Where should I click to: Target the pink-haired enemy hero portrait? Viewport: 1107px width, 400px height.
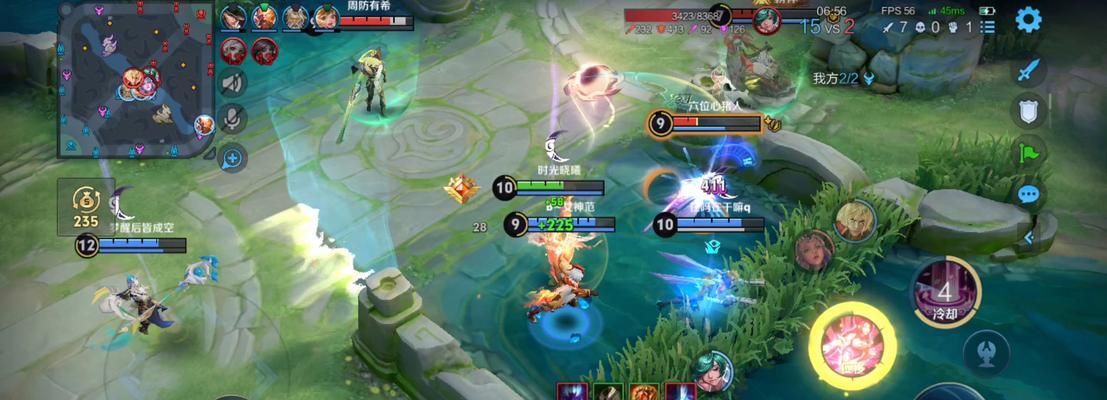pos(814,250)
